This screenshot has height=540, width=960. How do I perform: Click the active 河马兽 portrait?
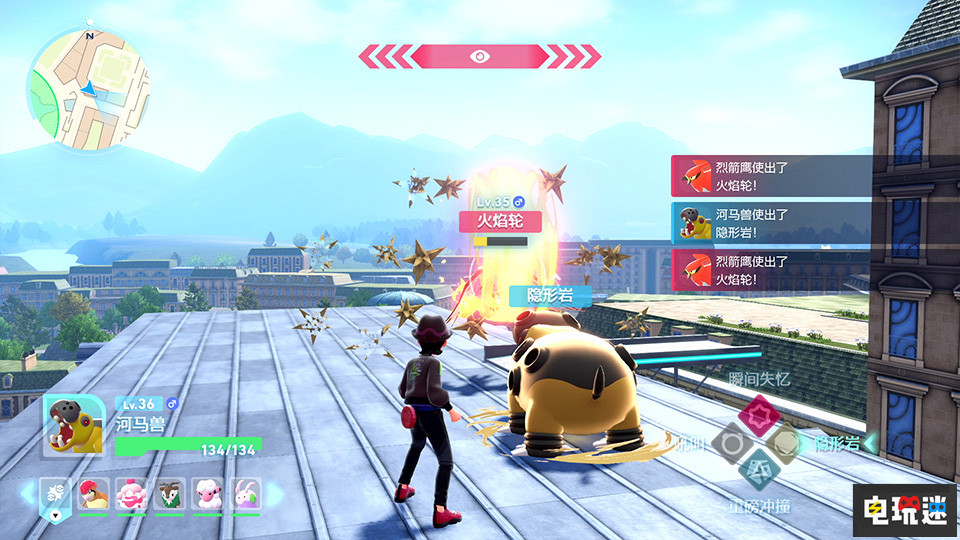(74, 425)
